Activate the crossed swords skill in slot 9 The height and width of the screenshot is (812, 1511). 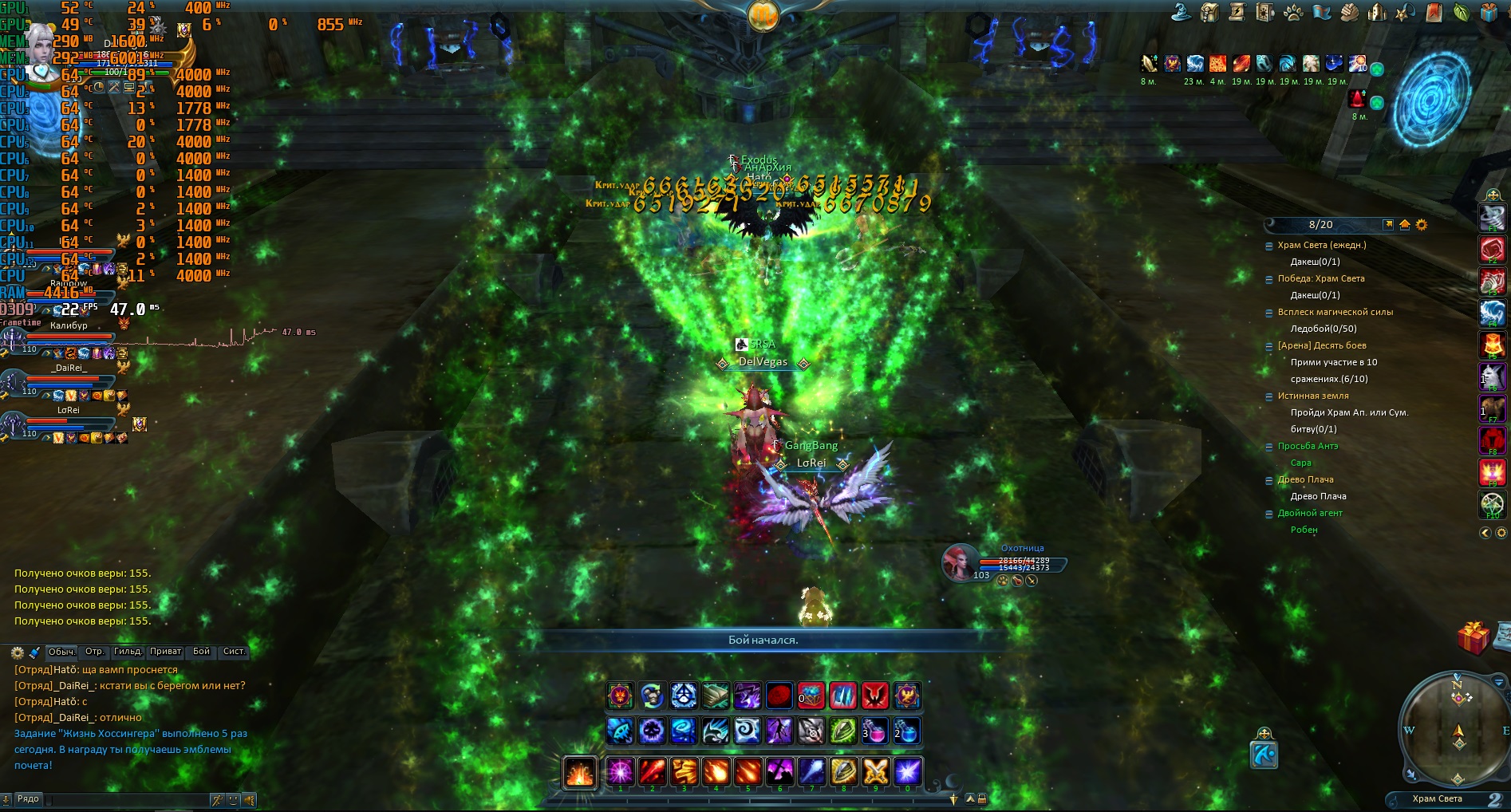tap(875, 771)
